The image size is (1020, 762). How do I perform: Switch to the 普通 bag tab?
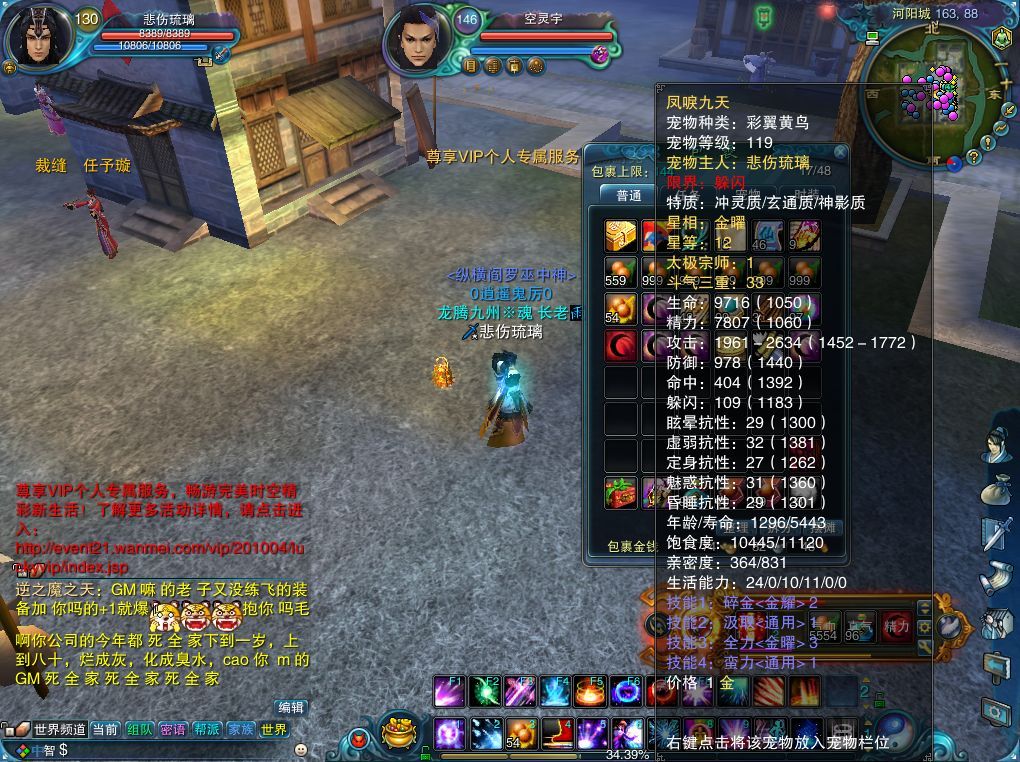(x=628, y=195)
